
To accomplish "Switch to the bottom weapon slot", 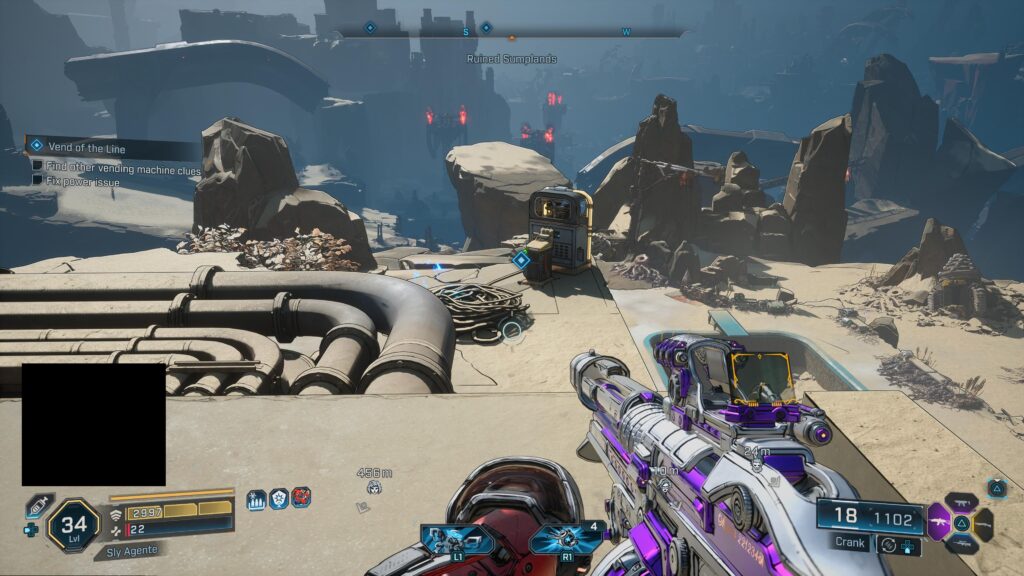I will [961, 543].
